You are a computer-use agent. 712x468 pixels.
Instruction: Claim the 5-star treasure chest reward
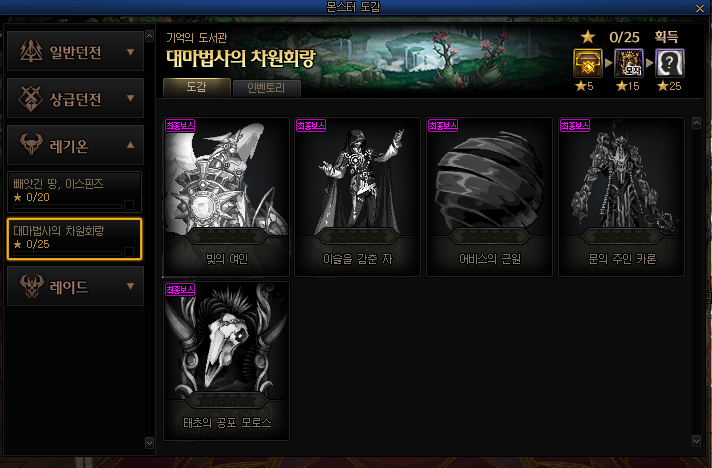coord(585,63)
